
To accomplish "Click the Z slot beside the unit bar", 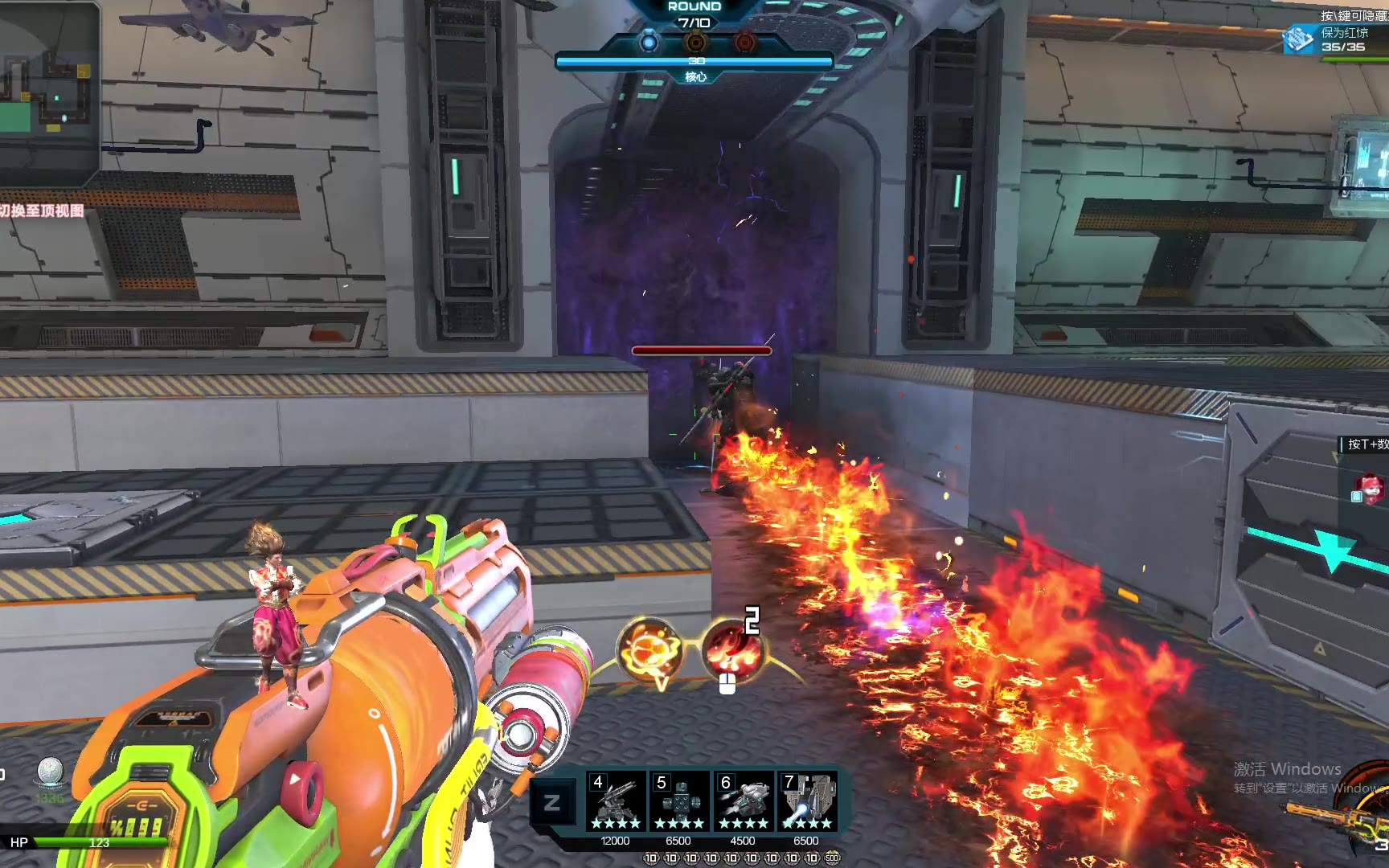I will pos(552,802).
